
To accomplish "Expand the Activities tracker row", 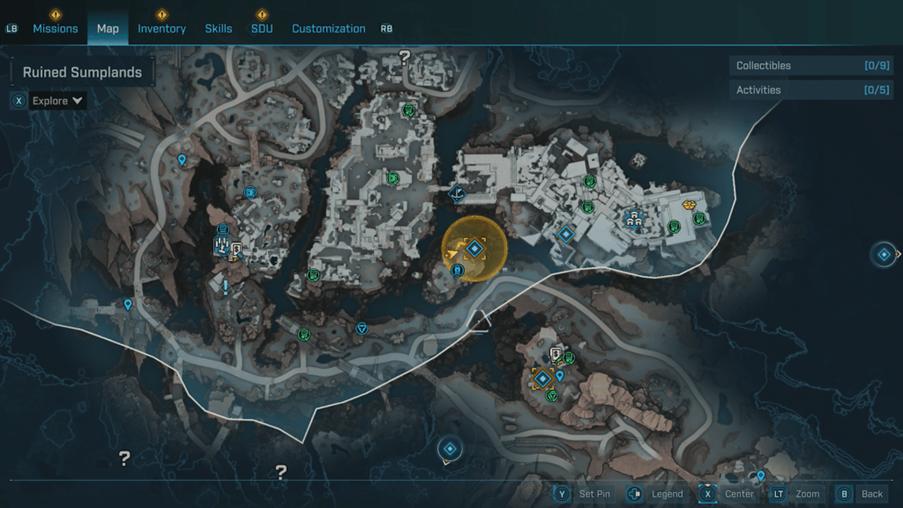I will pos(810,90).
